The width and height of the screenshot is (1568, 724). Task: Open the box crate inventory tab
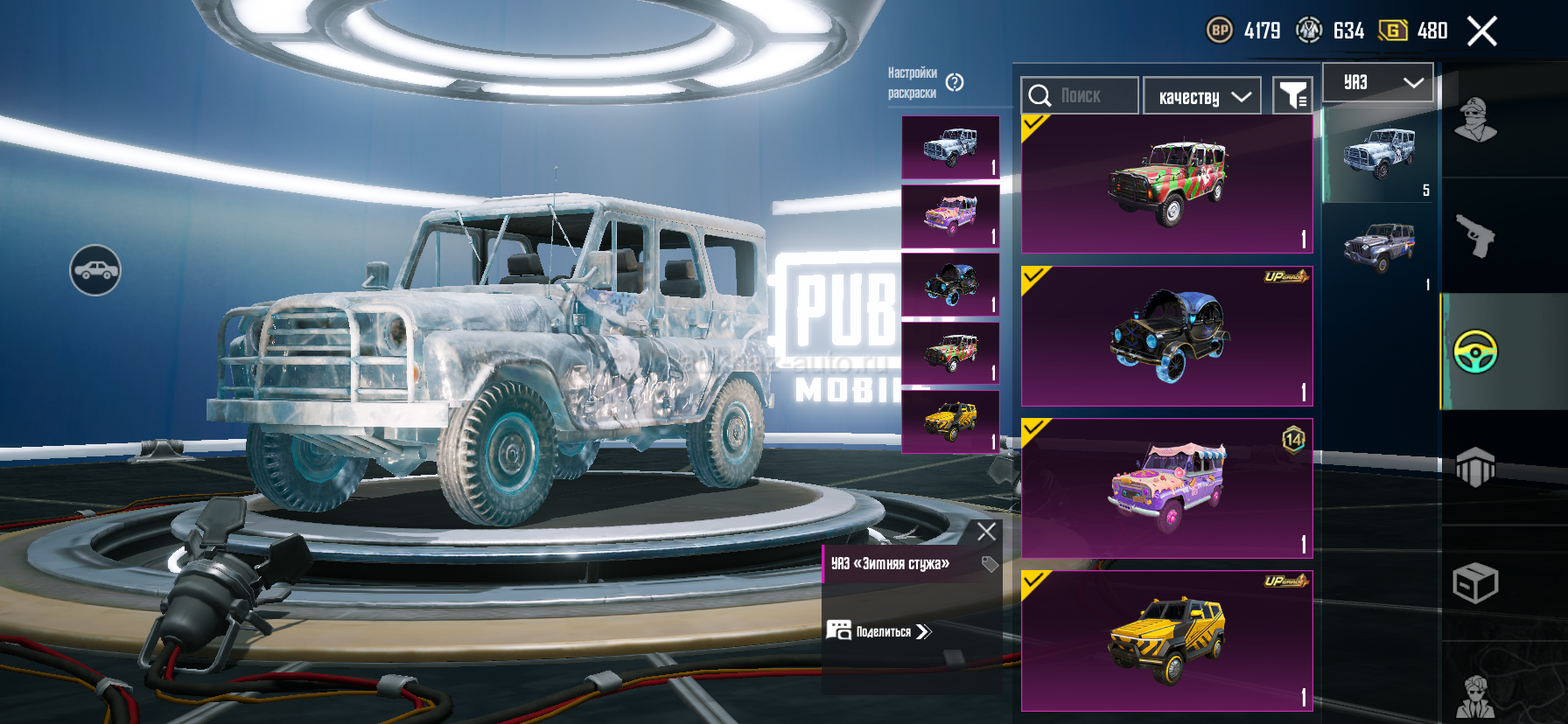[x=1475, y=583]
